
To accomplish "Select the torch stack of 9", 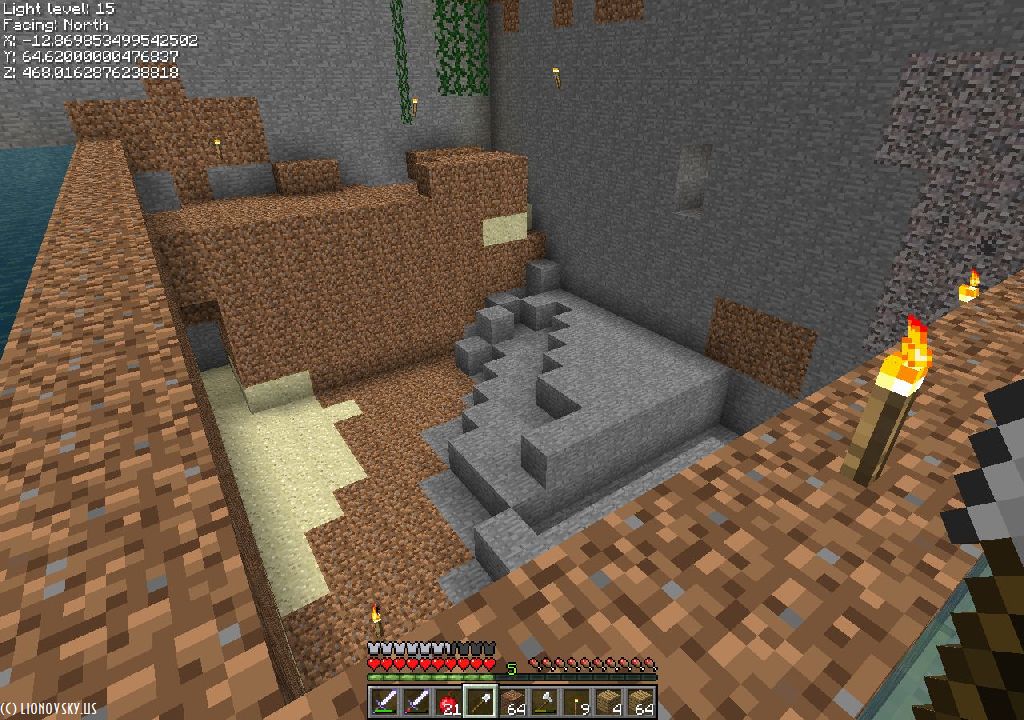I will (x=577, y=702).
